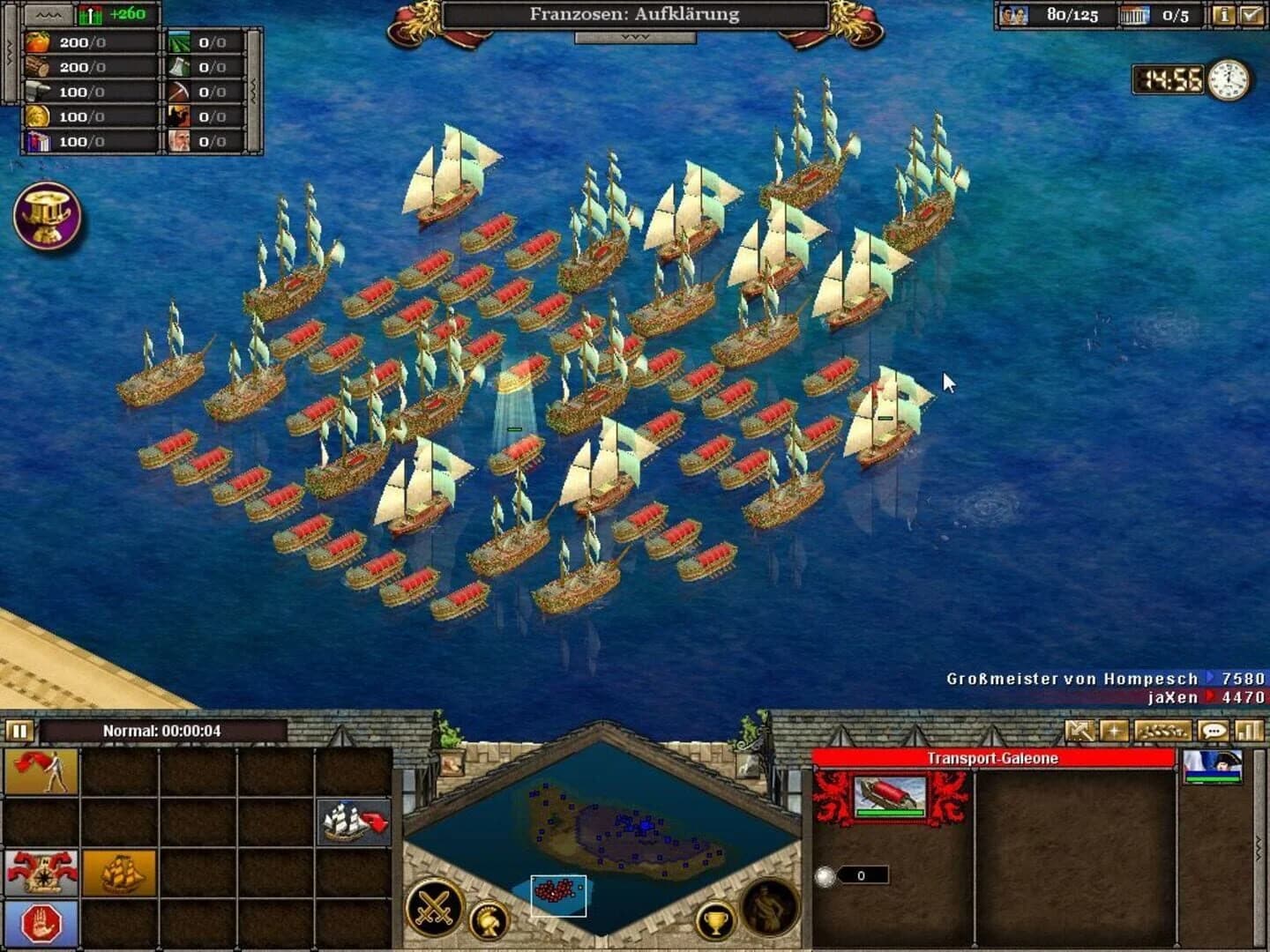
Task: Pause the game with the pause button
Action: pyautogui.click(x=19, y=732)
